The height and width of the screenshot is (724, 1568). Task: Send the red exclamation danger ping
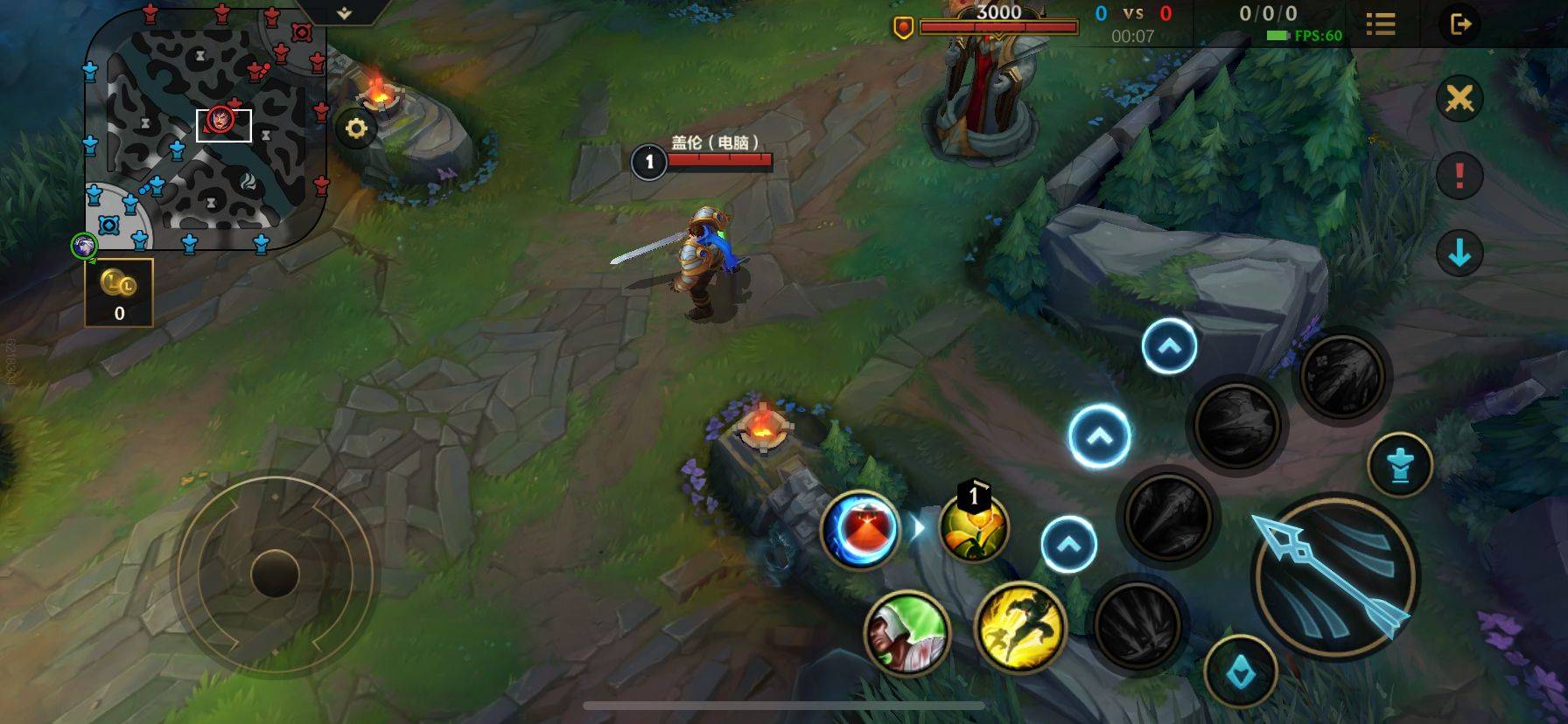(1459, 176)
